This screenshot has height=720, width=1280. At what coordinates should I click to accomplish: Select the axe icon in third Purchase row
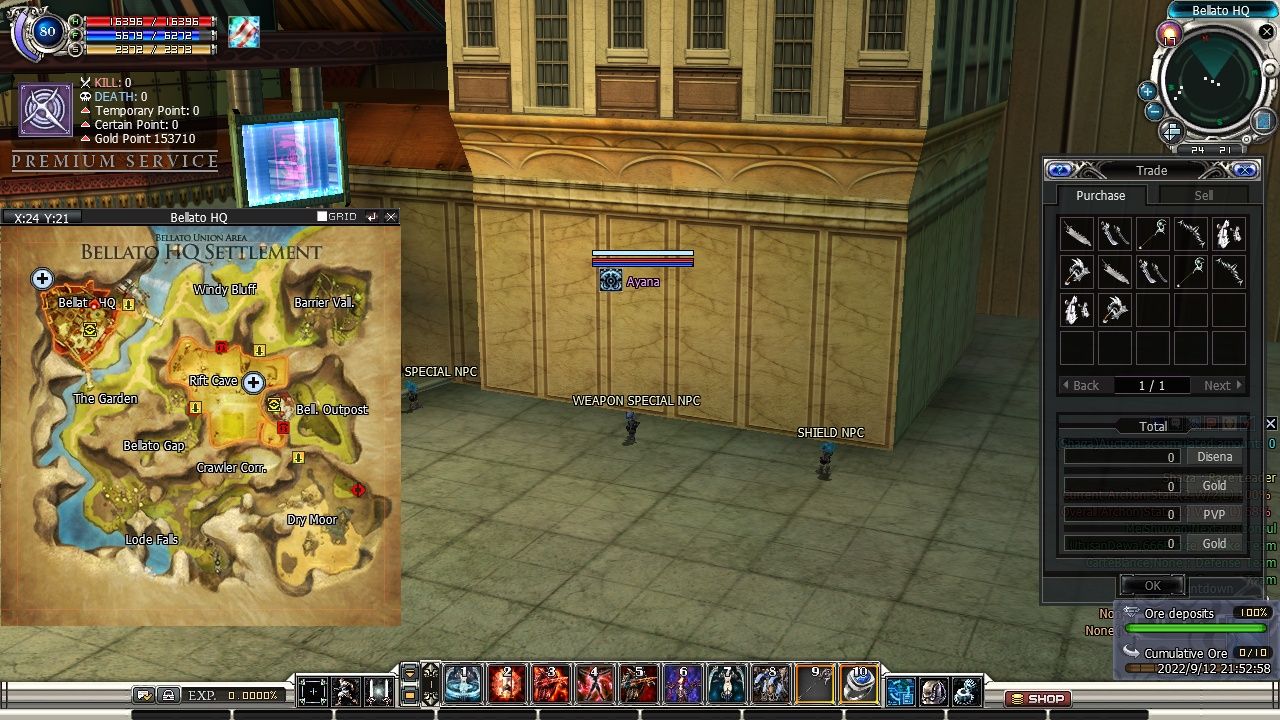(x=1115, y=310)
